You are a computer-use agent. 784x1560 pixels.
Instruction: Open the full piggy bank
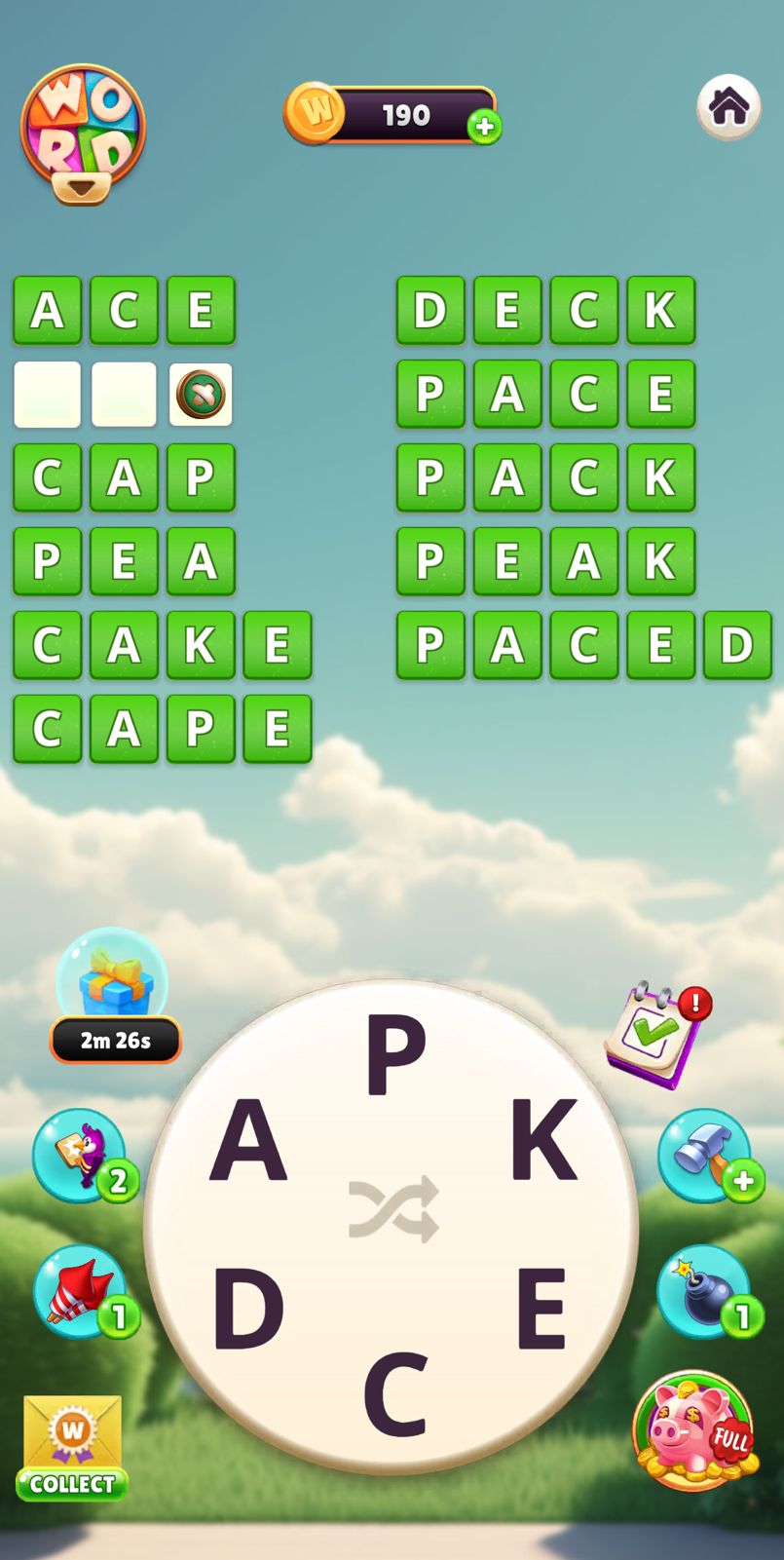coord(693,1429)
